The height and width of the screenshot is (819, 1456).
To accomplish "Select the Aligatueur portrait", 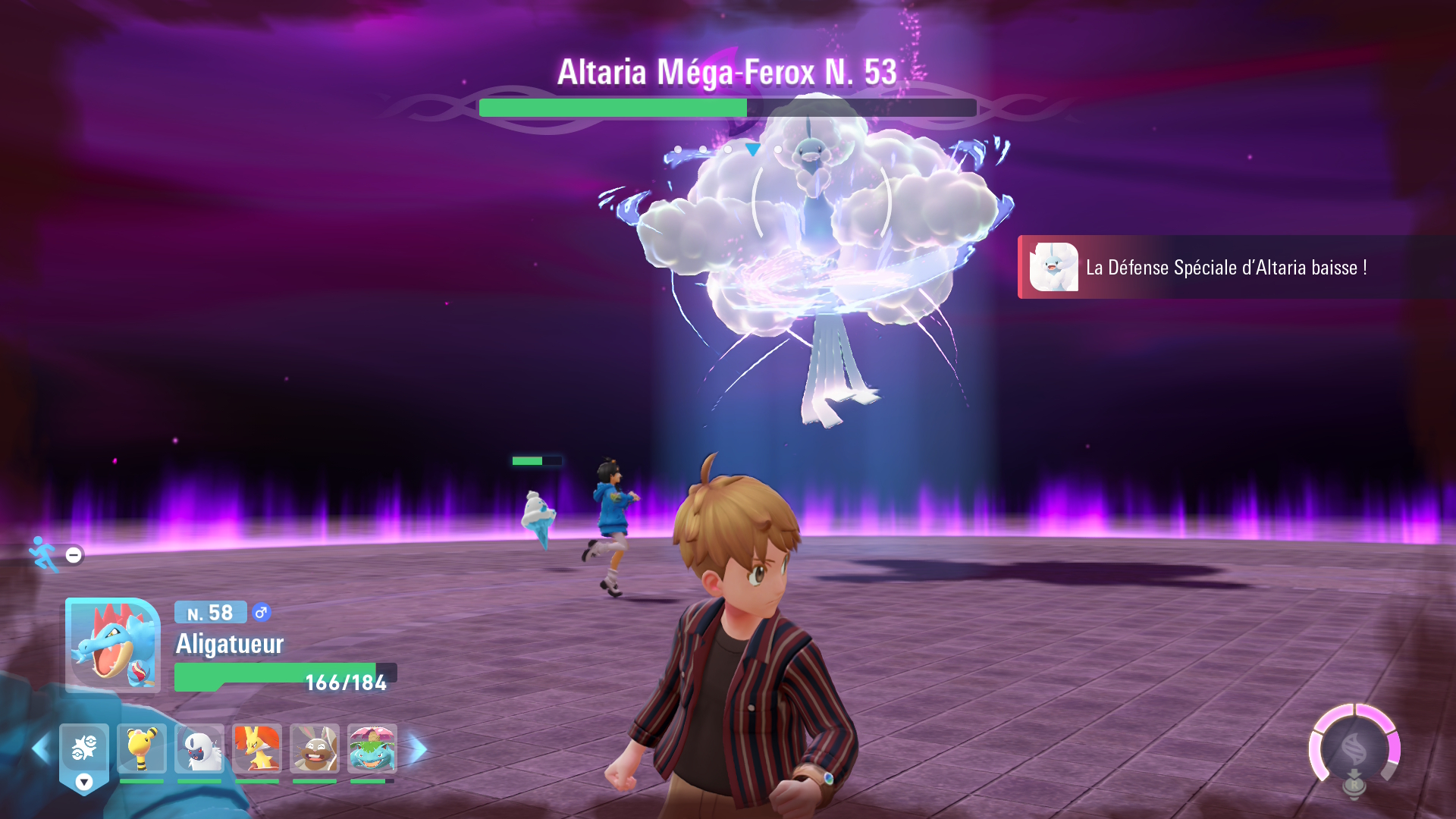I will click(113, 645).
